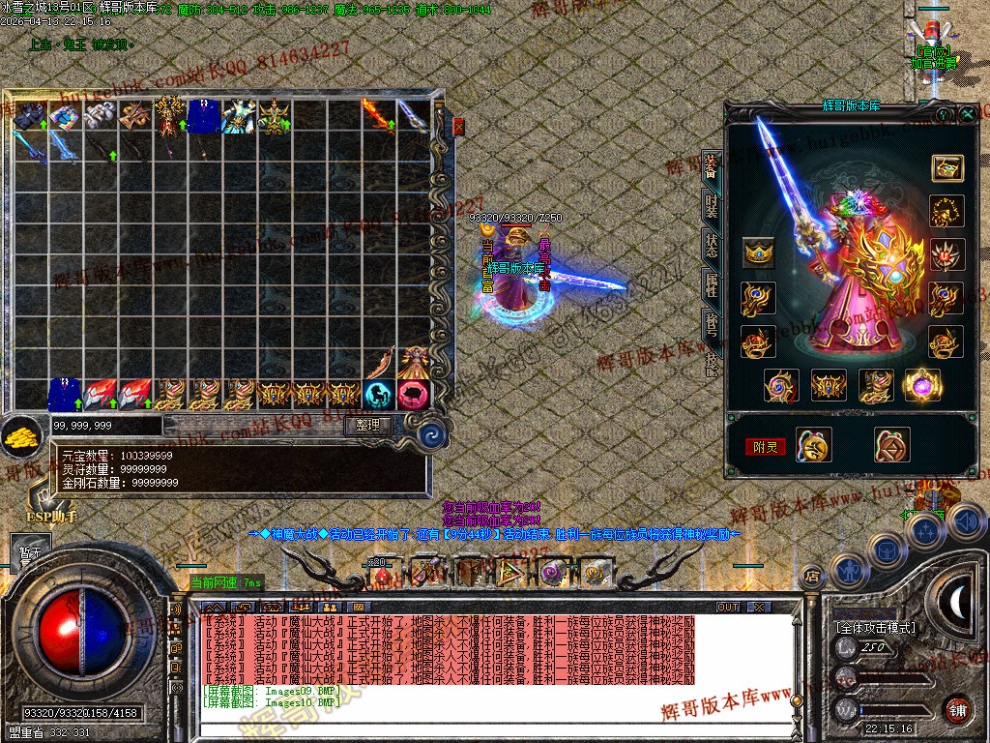Viewport: 990px width, 743px height.
Task: Select the blue suit in top bag row
Action: (x=203, y=116)
